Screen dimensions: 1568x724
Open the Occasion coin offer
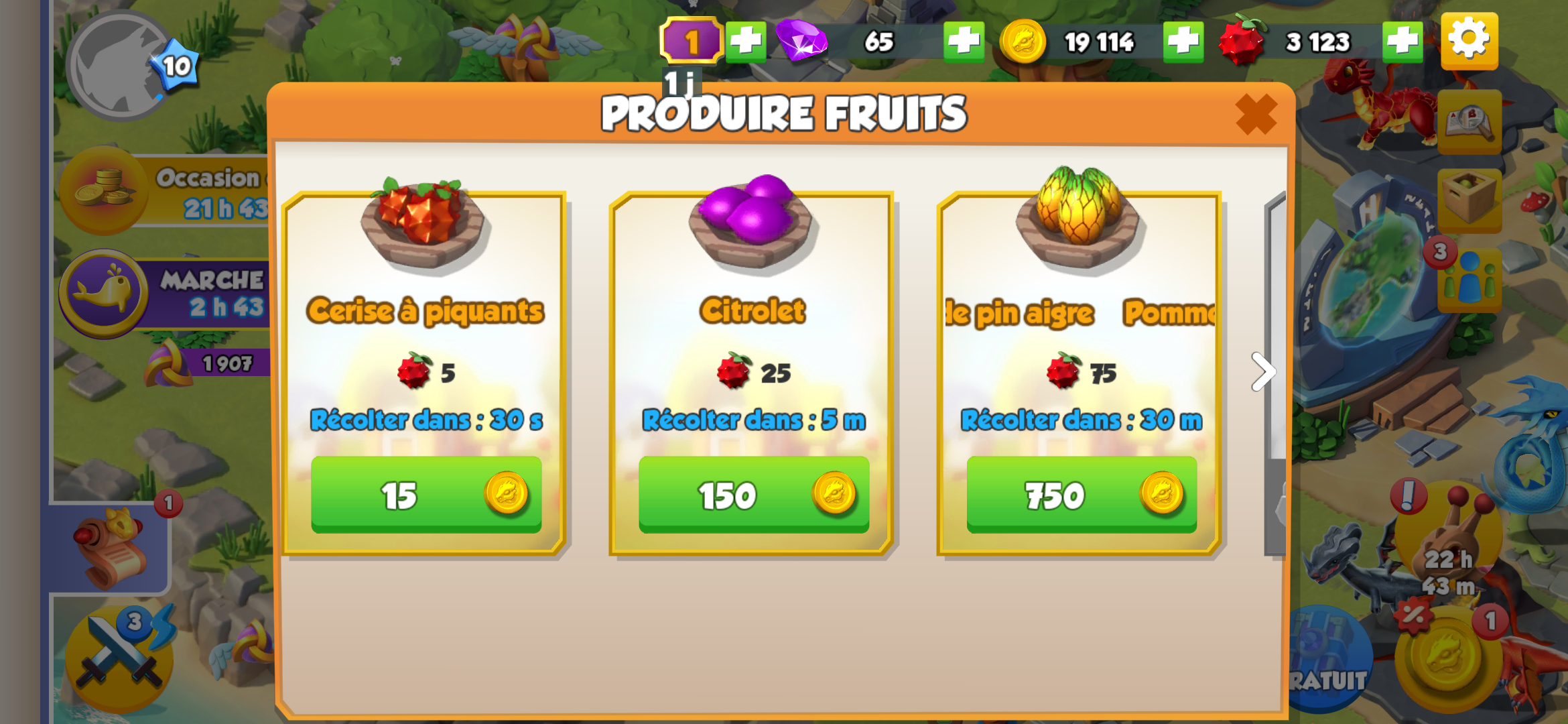104,190
